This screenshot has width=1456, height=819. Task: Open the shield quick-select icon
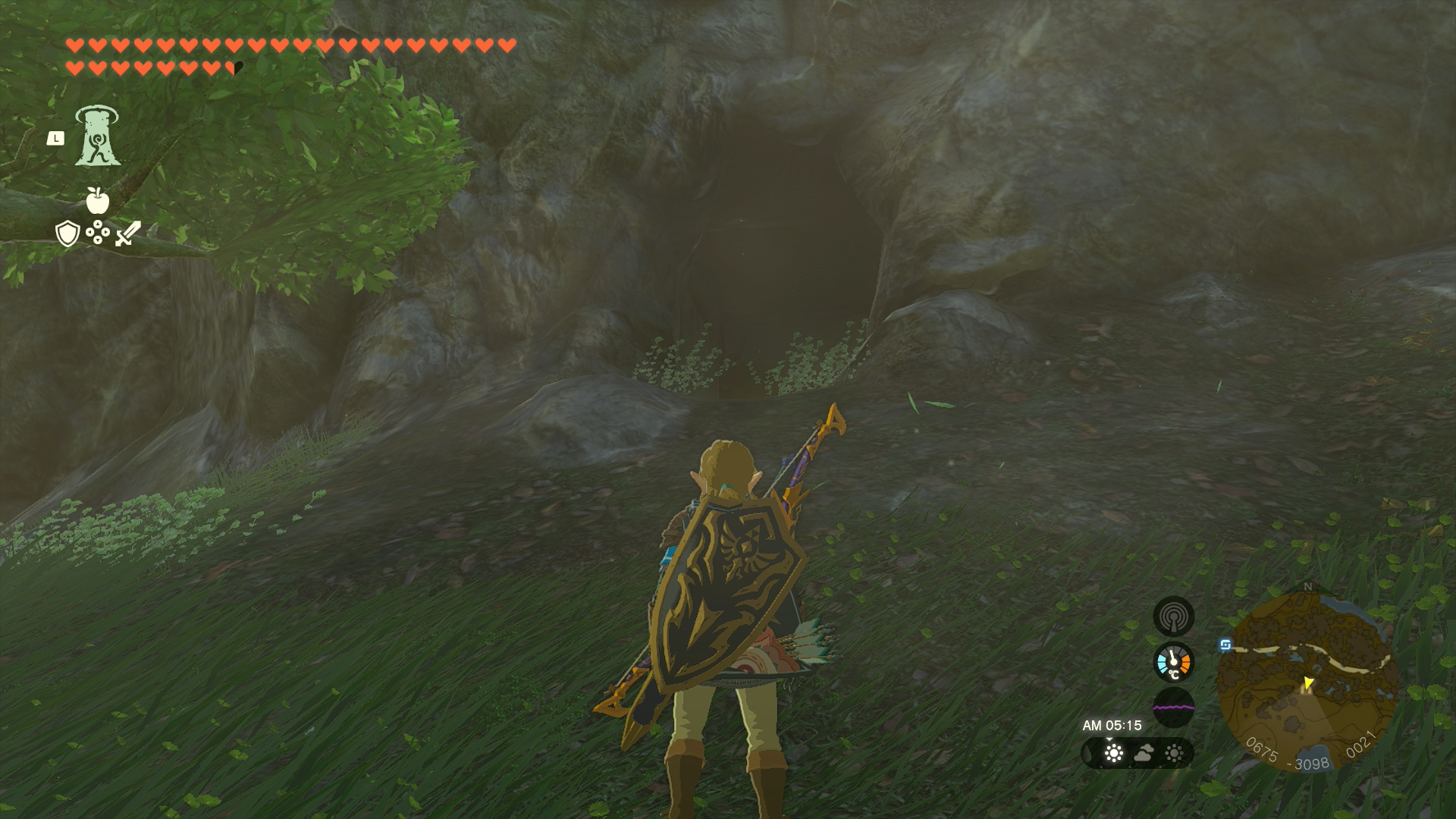[67, 233]
